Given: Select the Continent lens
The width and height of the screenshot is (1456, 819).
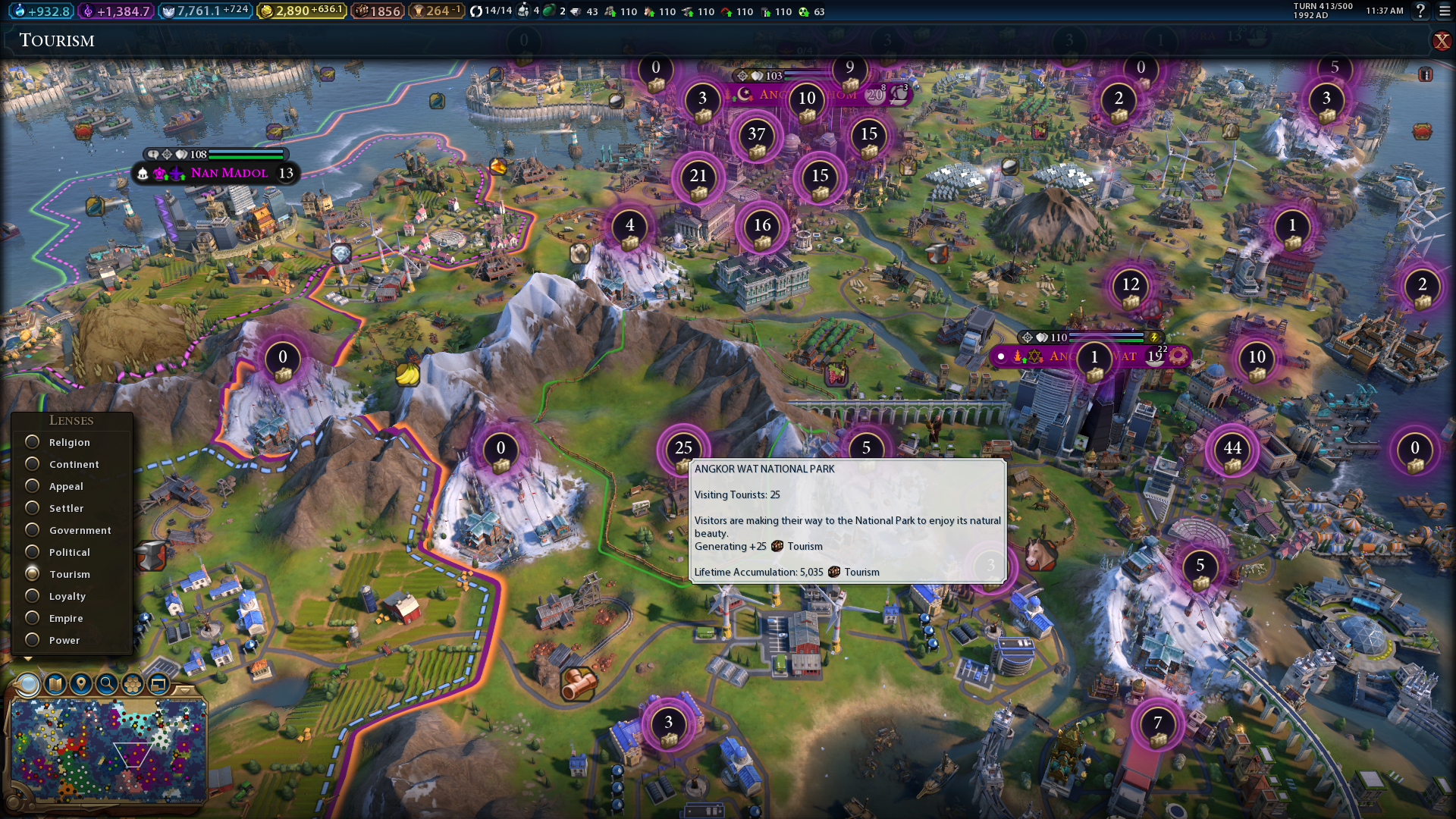Looking at the screenshot, I should (x=33, y=464).
